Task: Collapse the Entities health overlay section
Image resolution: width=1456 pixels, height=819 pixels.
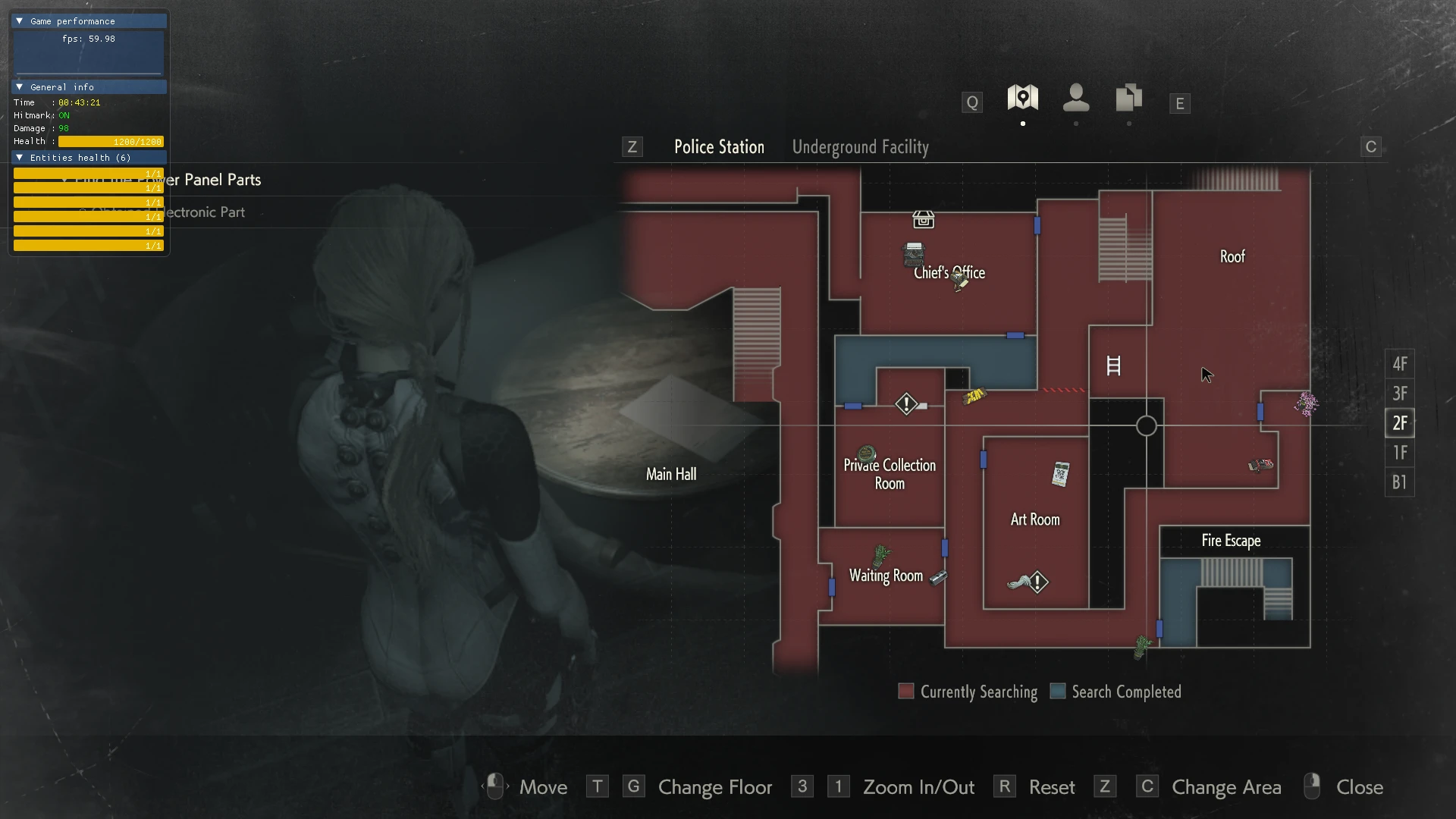Action: point(20,158)
